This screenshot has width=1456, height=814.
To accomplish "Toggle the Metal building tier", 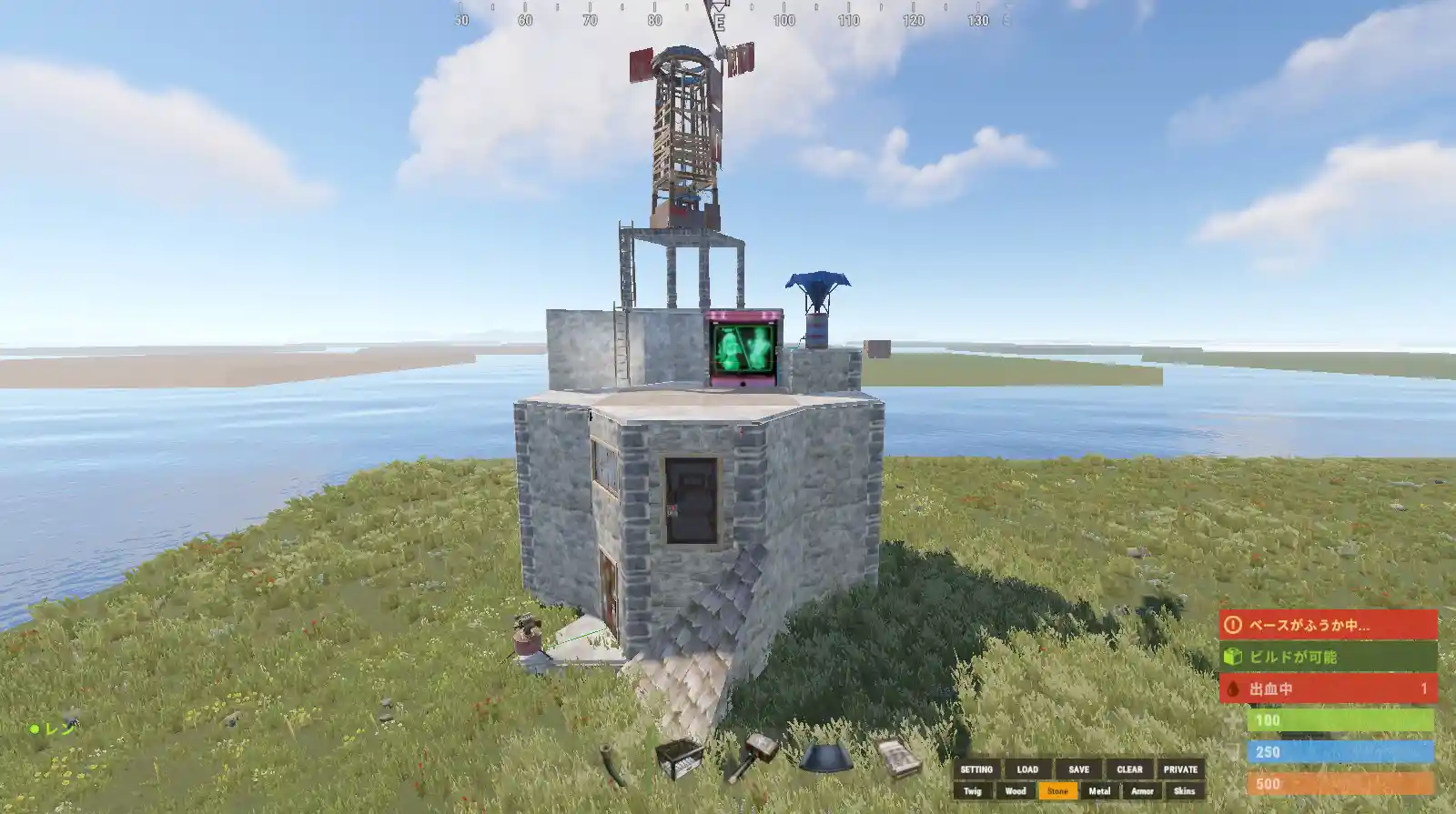I will [x=1097, y=791].
